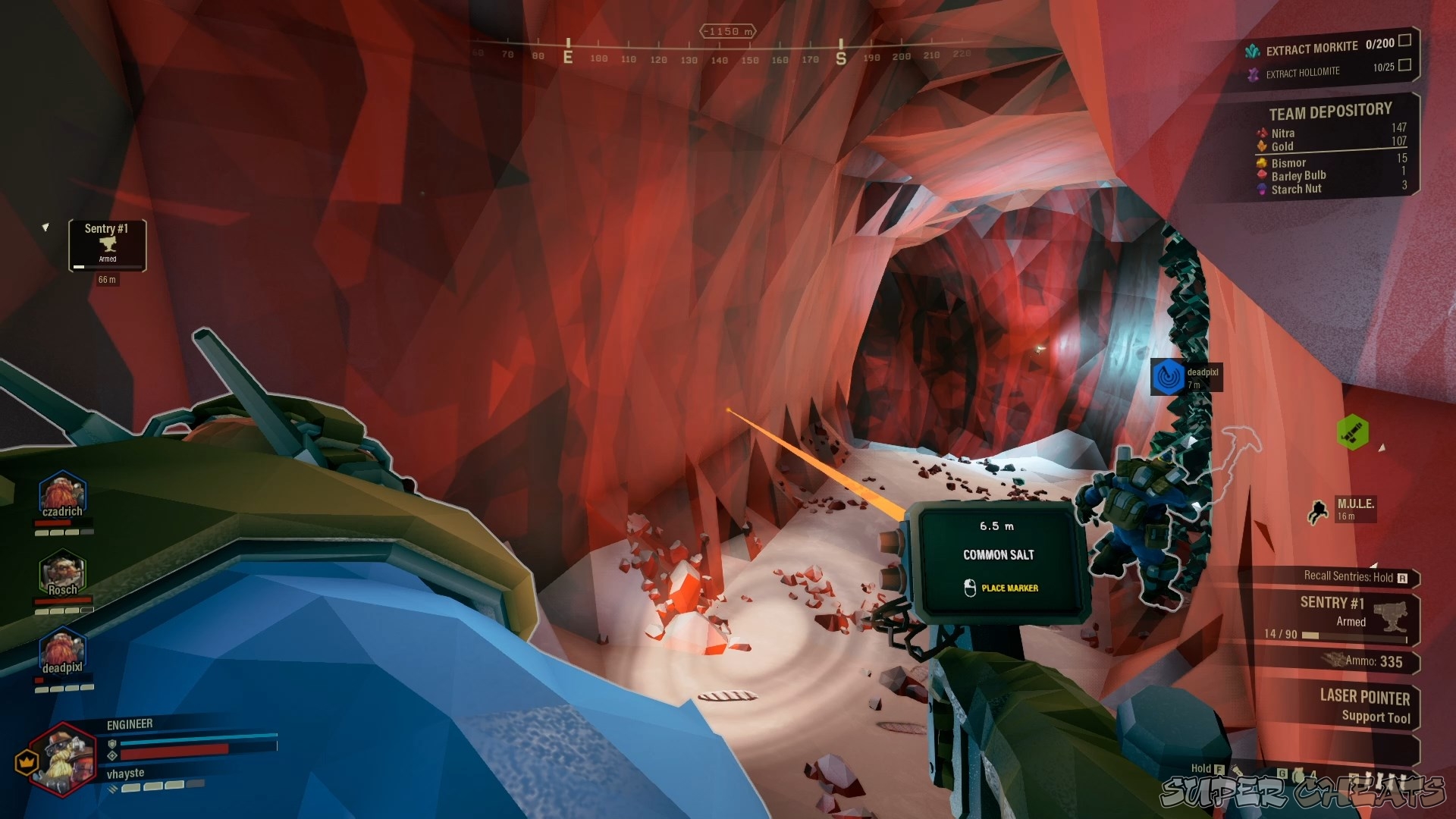Toggle the Extract Morkite objective checkbox
1456x819 pixels.
coord(1404,40)
